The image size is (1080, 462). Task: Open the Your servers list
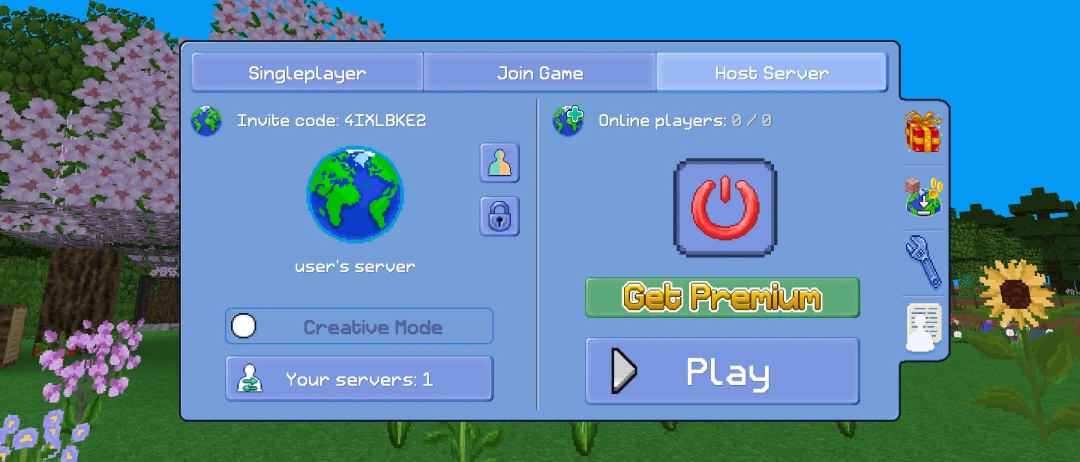click(x=359, y=379)
